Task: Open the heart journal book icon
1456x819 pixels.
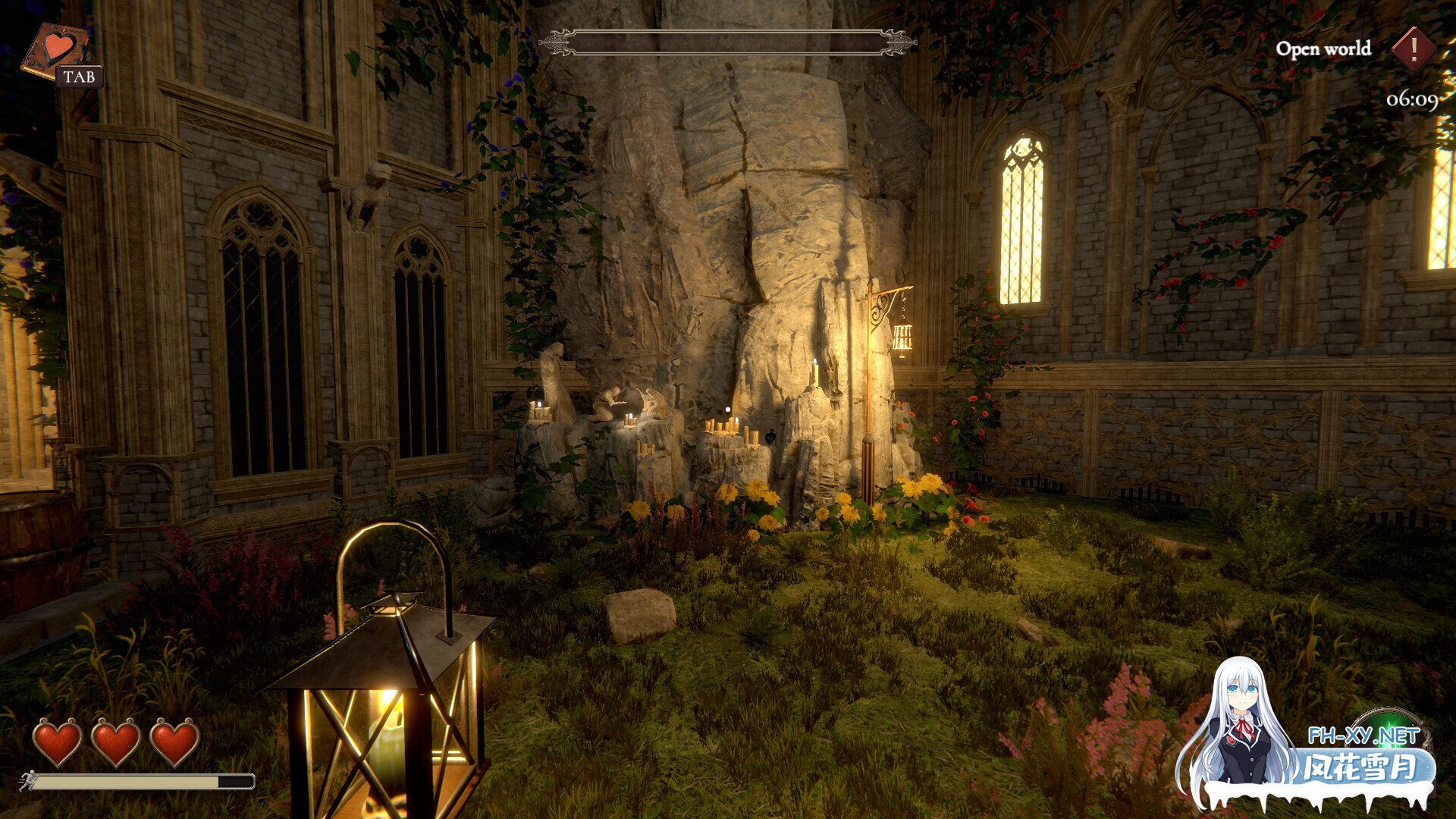Action: (58, 50)
